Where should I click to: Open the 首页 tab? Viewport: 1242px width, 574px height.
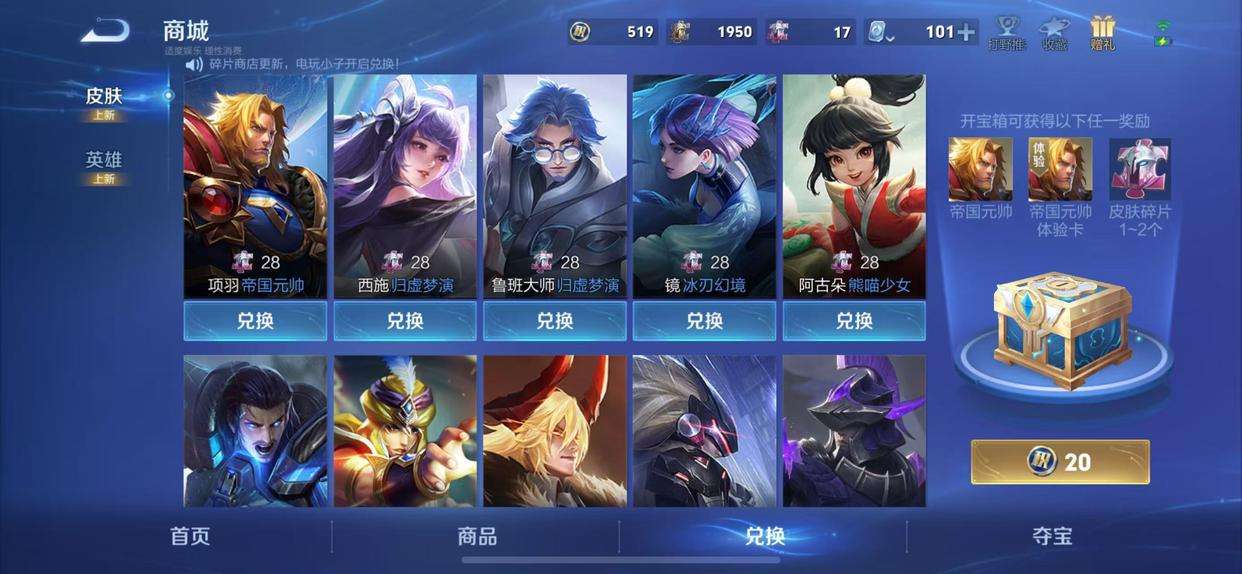point(190,536)
